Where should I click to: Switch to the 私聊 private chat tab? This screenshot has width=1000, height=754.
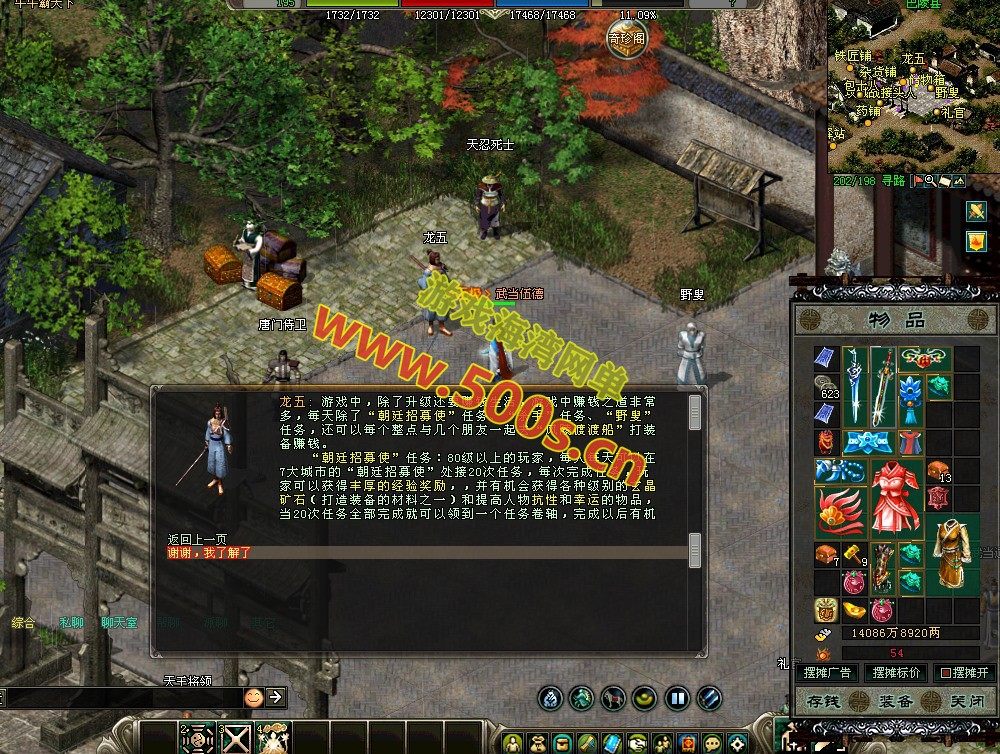pyautogui.click(x=71, y=622)
